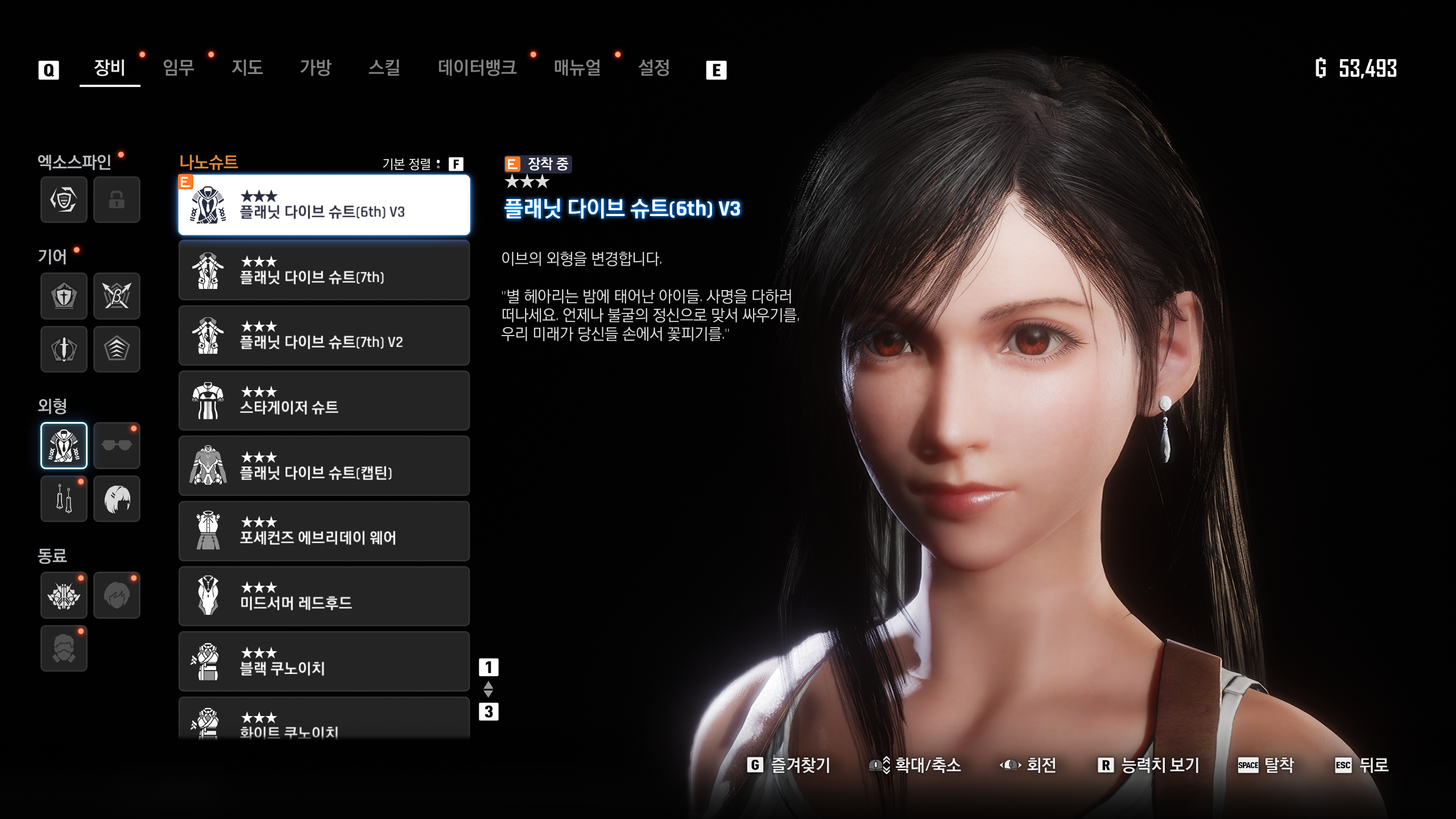Screen dimensions: 1456x819
Task: Open the glasses appearance slot
Action: (x=117, y=445)
